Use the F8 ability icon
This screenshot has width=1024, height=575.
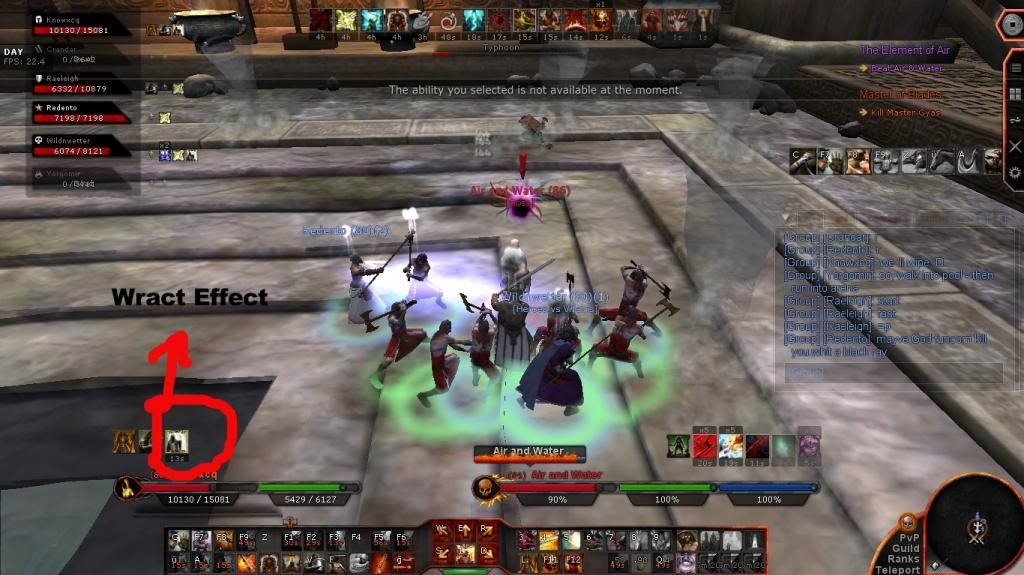click(222, 542)
